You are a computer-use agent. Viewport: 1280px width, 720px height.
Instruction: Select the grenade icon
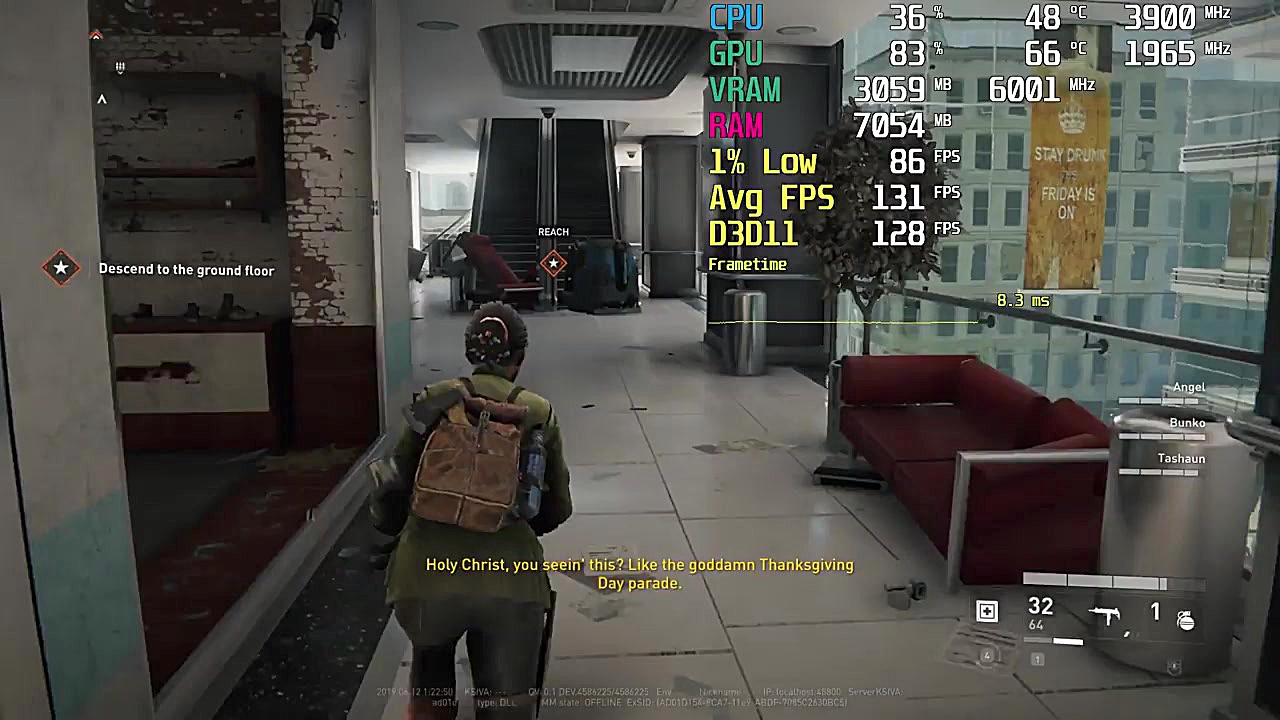[1185, 619]
